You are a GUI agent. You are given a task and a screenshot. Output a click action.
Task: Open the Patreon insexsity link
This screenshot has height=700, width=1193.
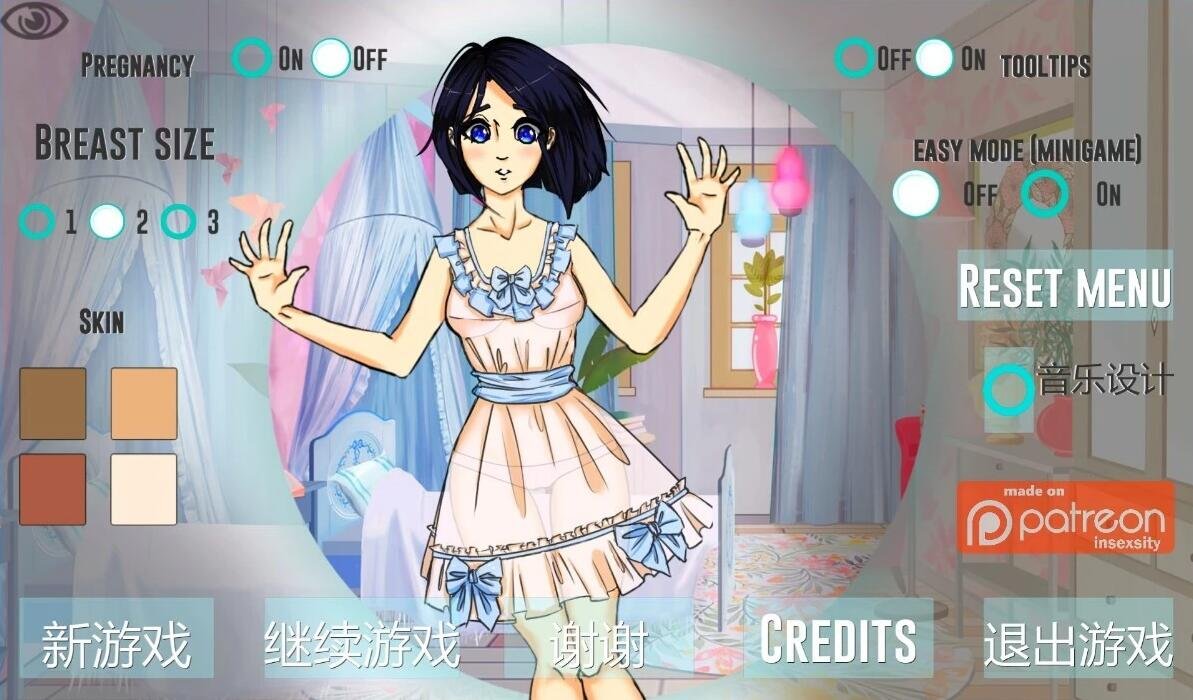click(1066, 517)
